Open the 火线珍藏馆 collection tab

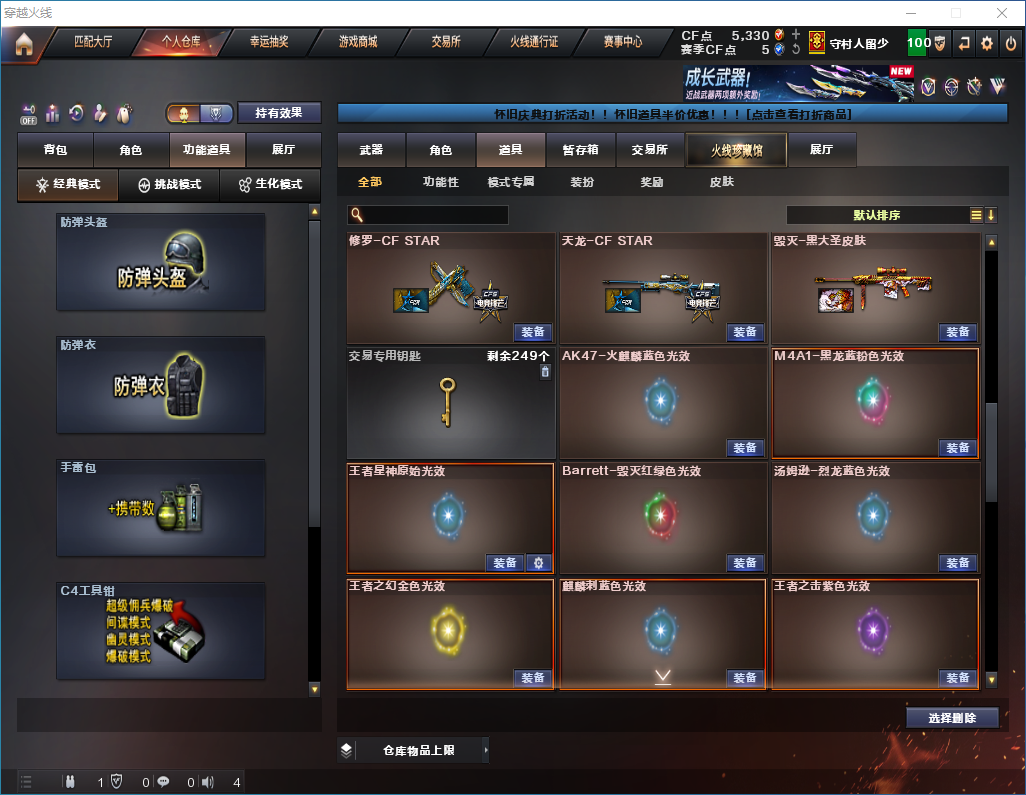736,150
